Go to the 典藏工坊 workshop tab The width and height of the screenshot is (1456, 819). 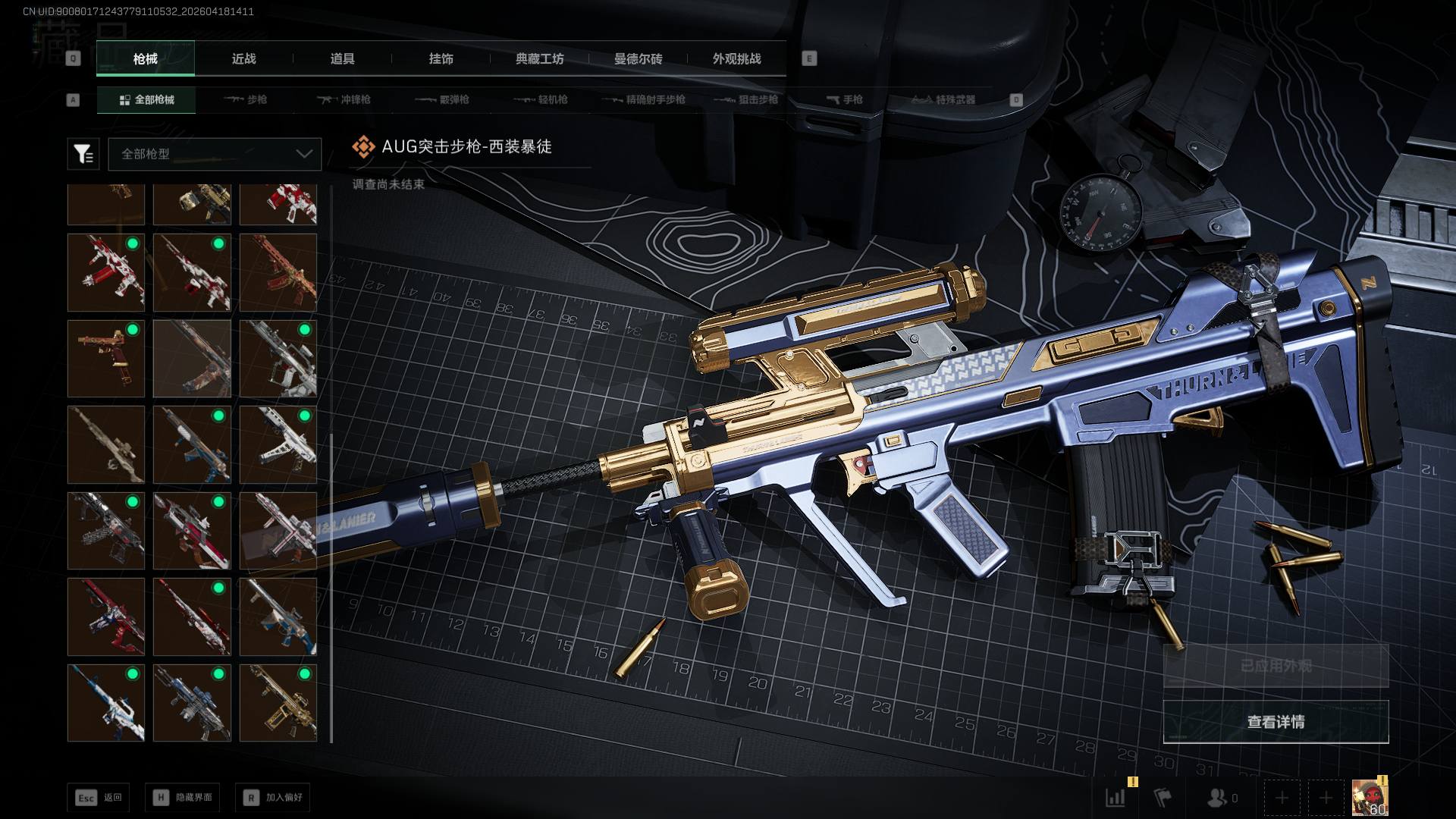click(539, 59)
